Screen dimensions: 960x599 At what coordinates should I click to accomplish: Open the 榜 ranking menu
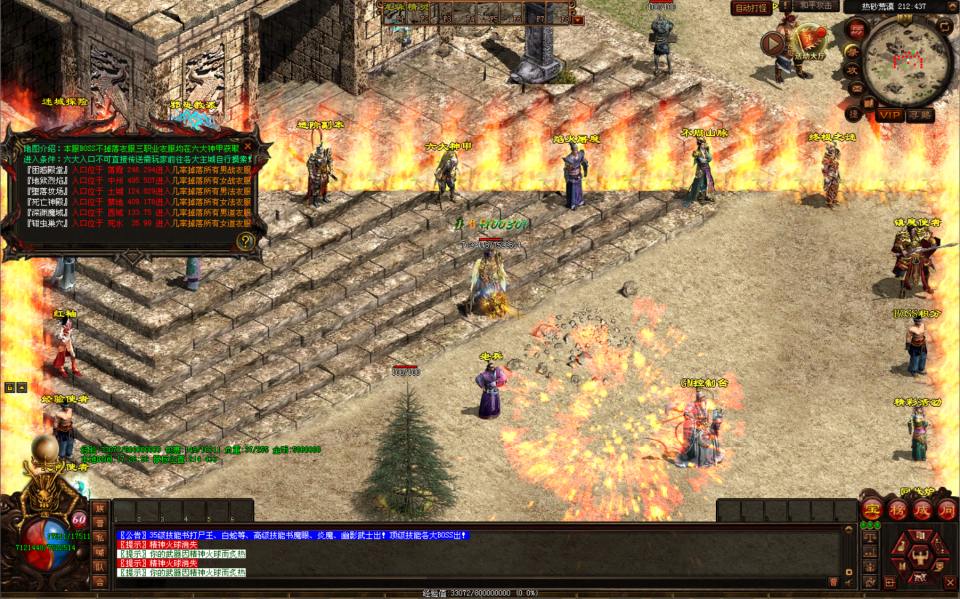click(x=896, y=509)
